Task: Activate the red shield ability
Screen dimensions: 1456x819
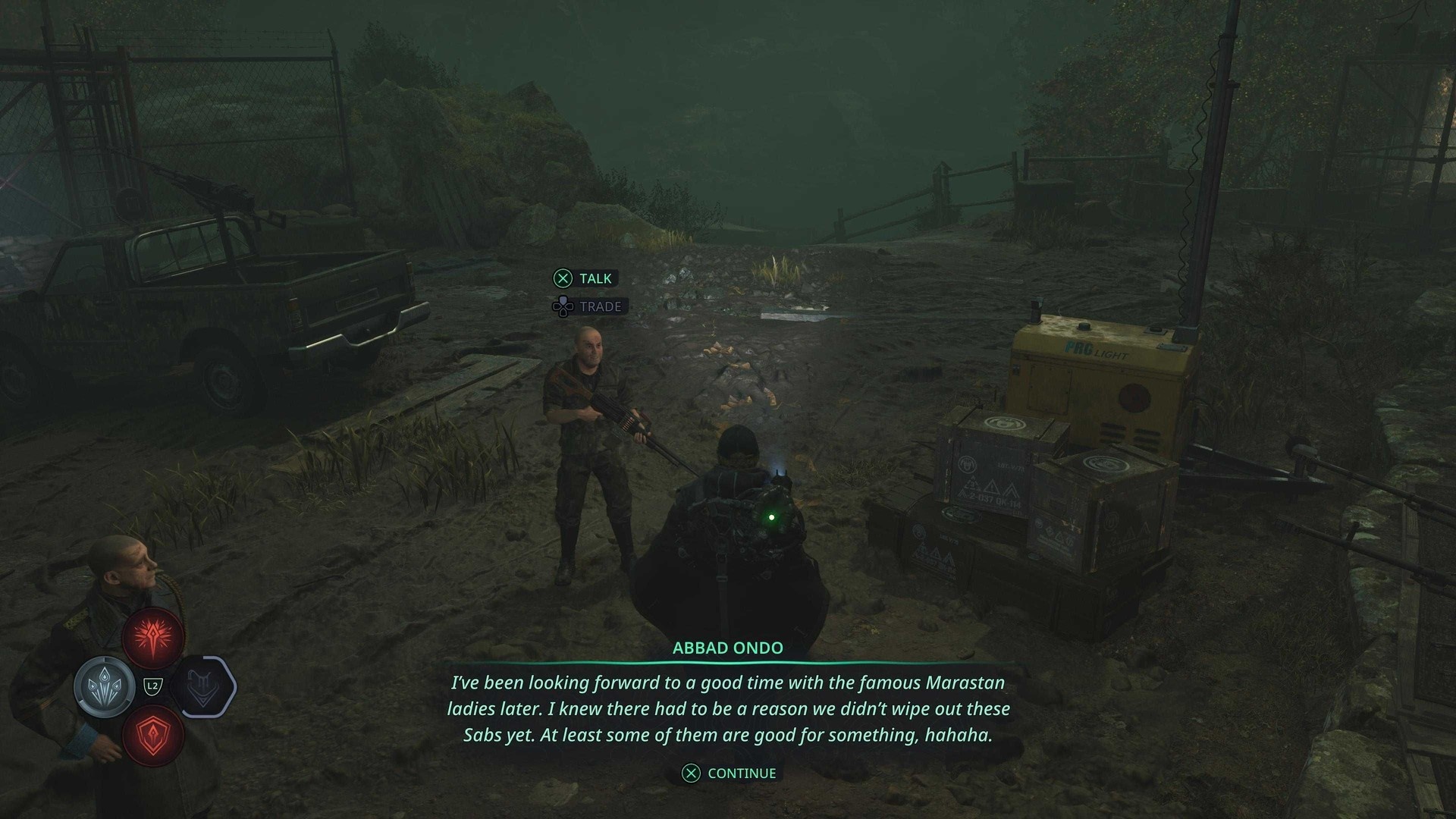Action: (x=153, y=735)
